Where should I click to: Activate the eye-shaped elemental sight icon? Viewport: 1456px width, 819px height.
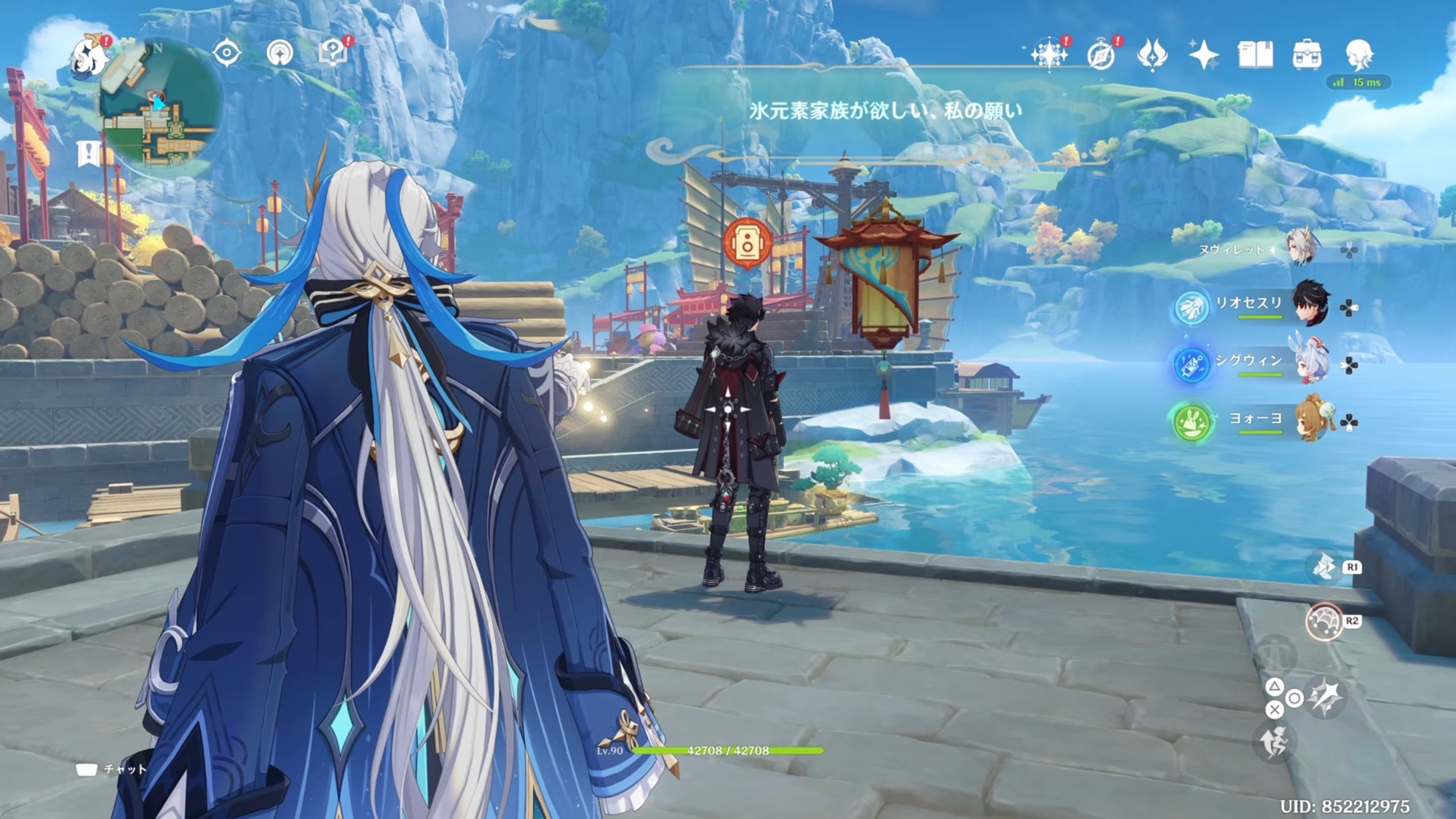point(226,53)
